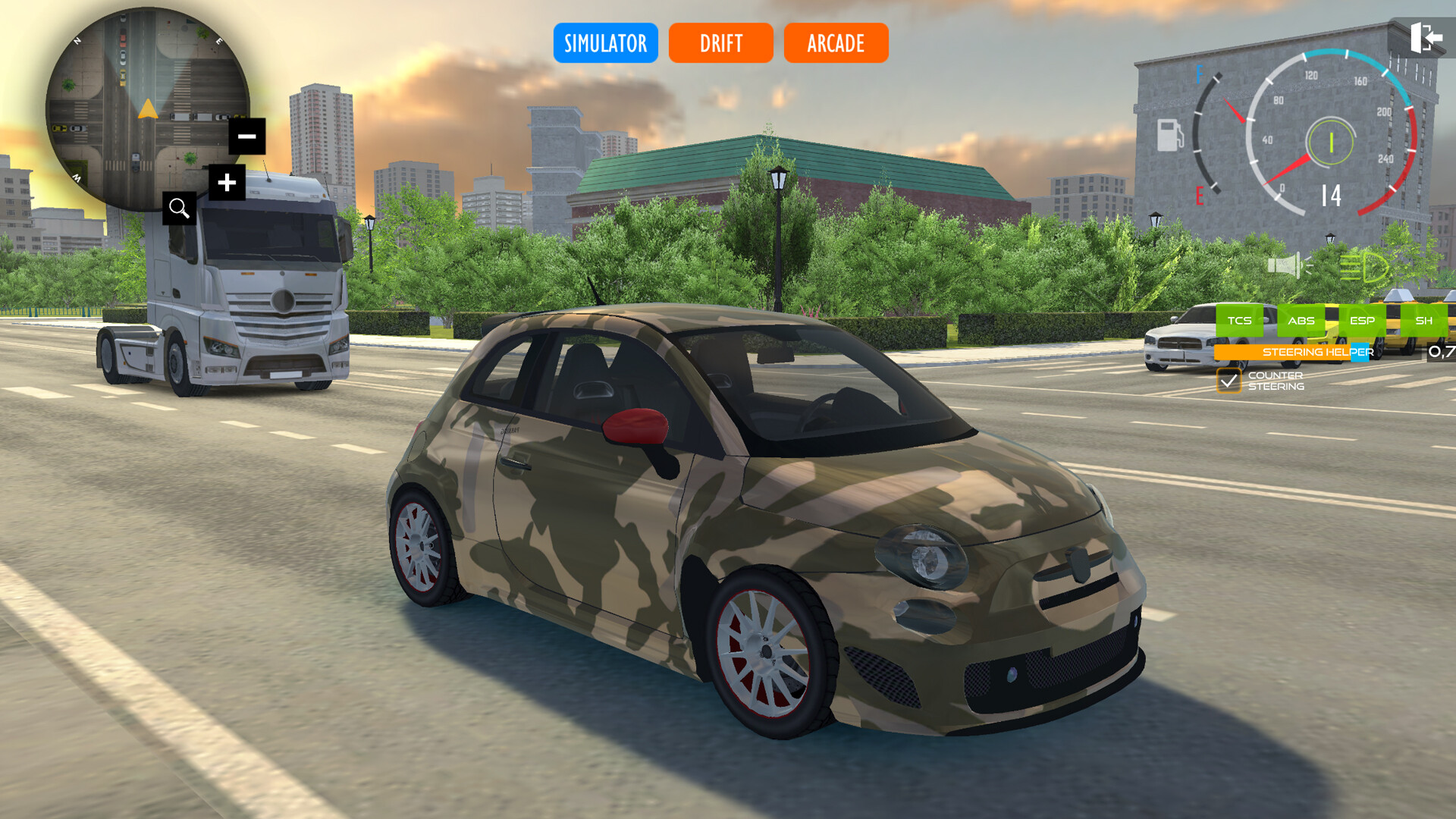Adjust the Steering Helper slider handle

coord(1360,352)
